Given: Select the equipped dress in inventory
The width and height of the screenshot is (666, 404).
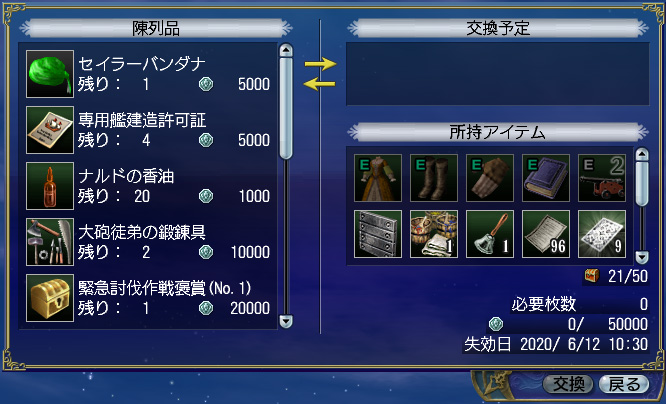Looking at the screenshot, I should [x=378, y=178].
